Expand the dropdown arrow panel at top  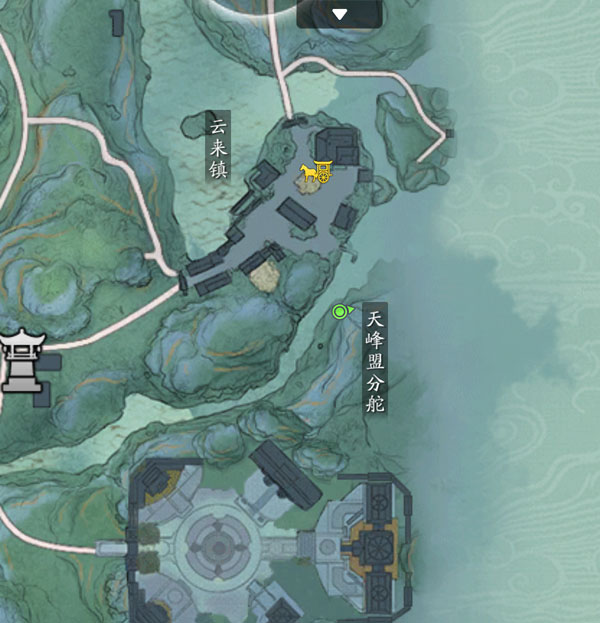click(339, 14)
